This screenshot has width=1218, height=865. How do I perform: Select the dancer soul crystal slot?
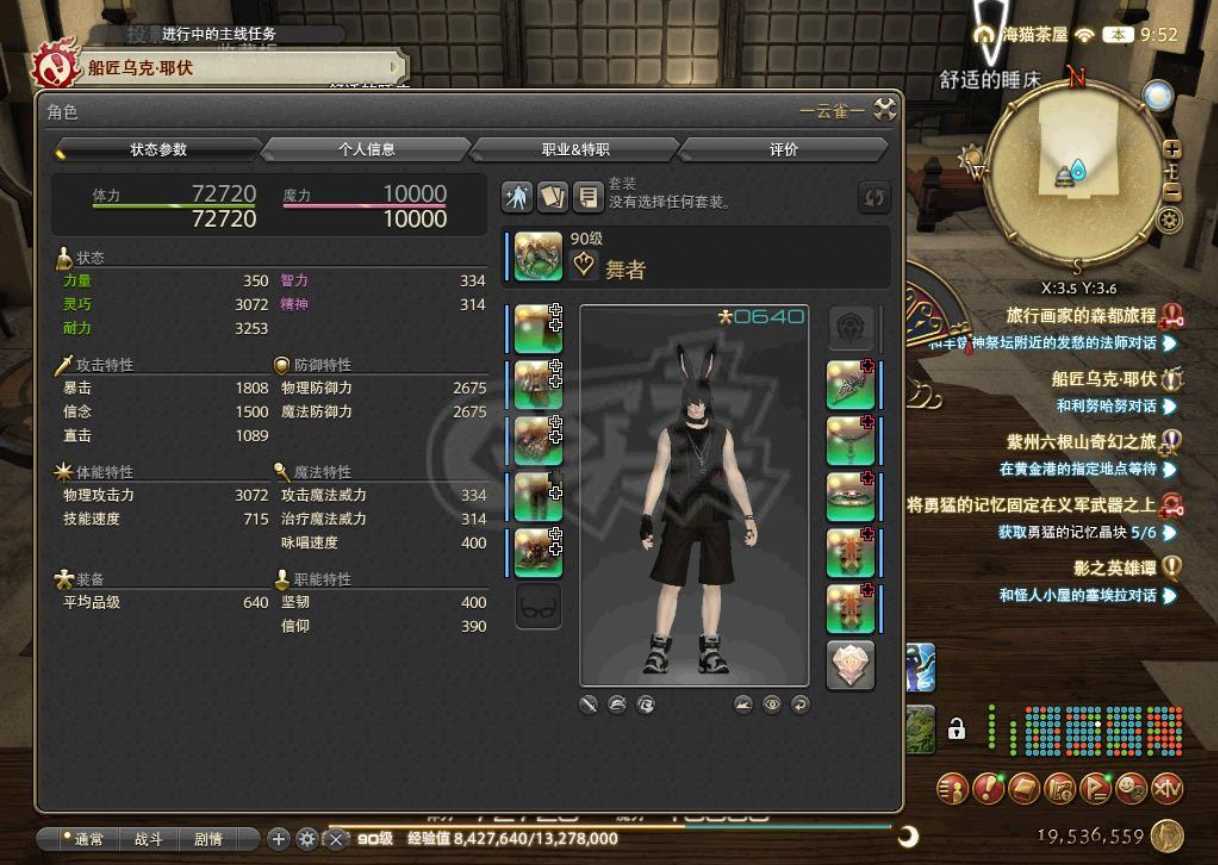pos(851,665)
